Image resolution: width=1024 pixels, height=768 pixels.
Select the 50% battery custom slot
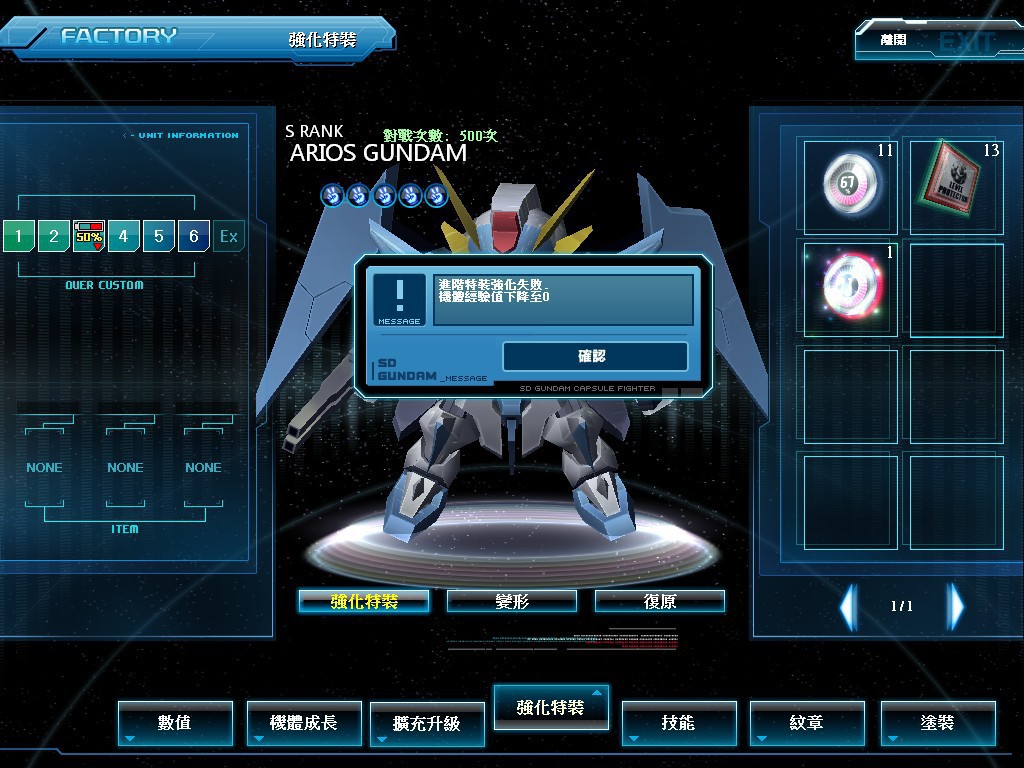[x=89, y=236]
